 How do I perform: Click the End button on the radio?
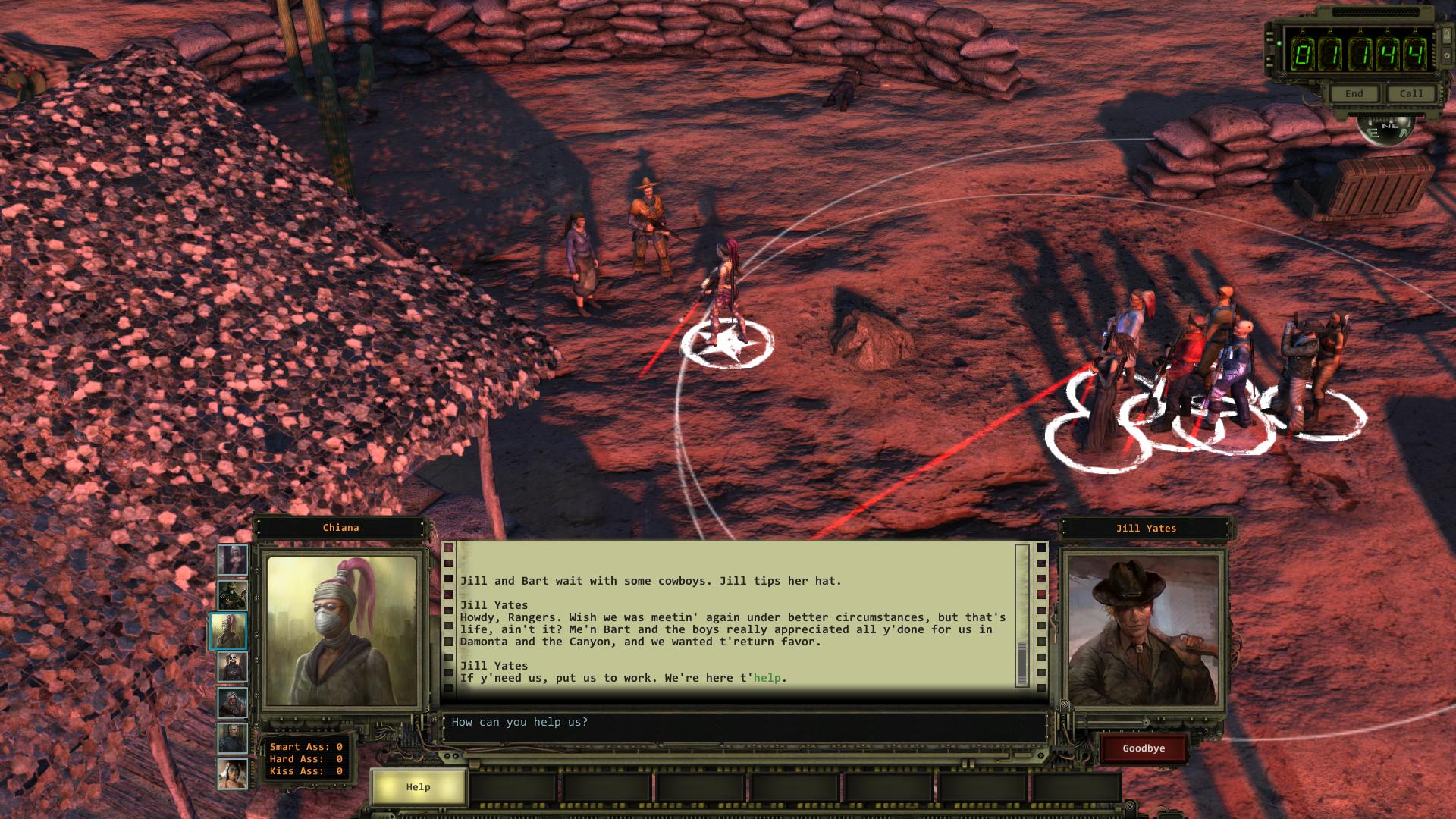tap(1354, 94)
